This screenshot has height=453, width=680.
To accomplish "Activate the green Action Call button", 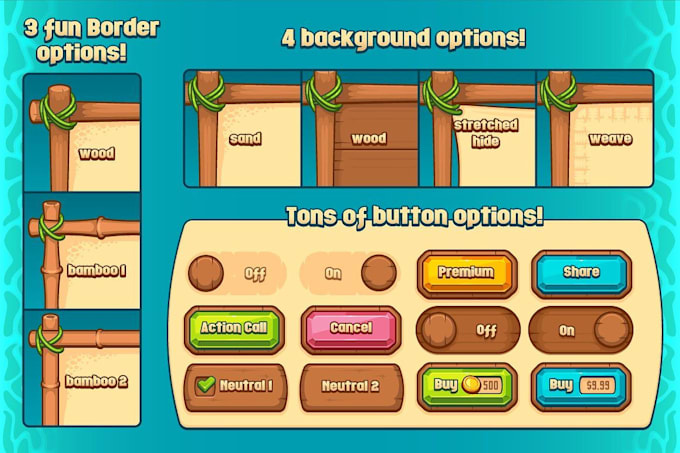I will pos(235,328).
